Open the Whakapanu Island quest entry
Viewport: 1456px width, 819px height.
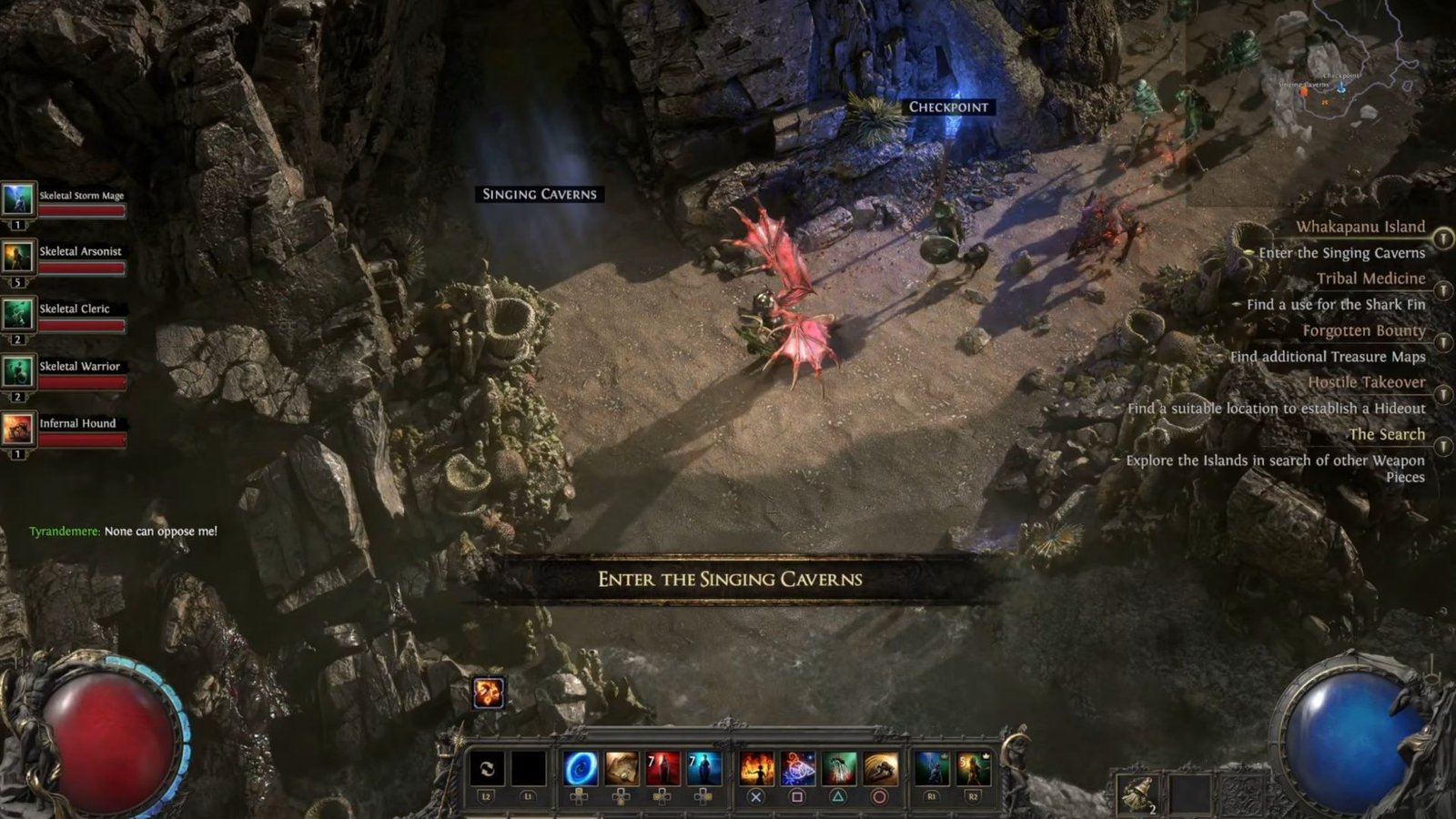coord(1360,227)
